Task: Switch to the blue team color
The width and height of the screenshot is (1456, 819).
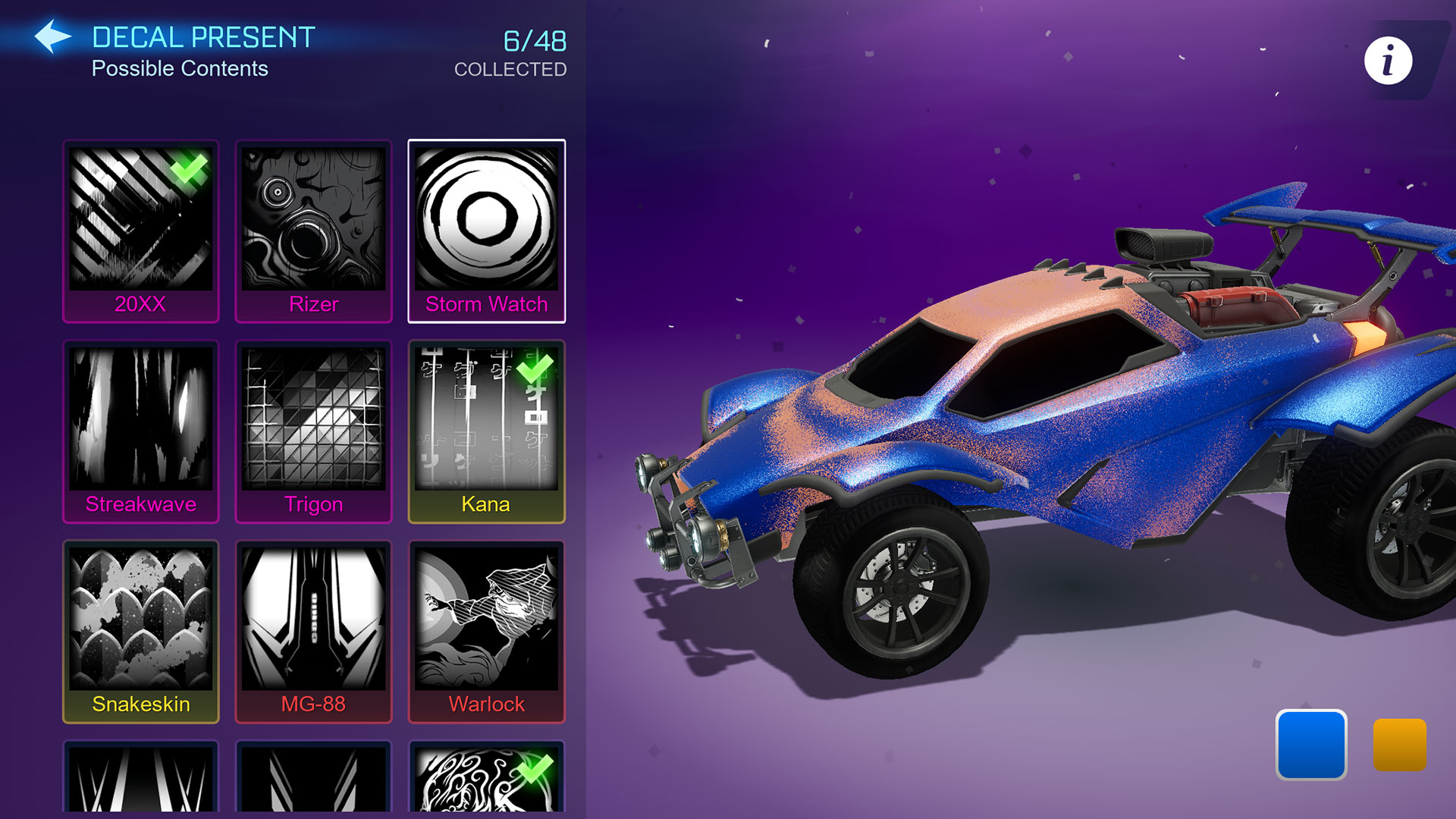Action: click(1311, 745)
